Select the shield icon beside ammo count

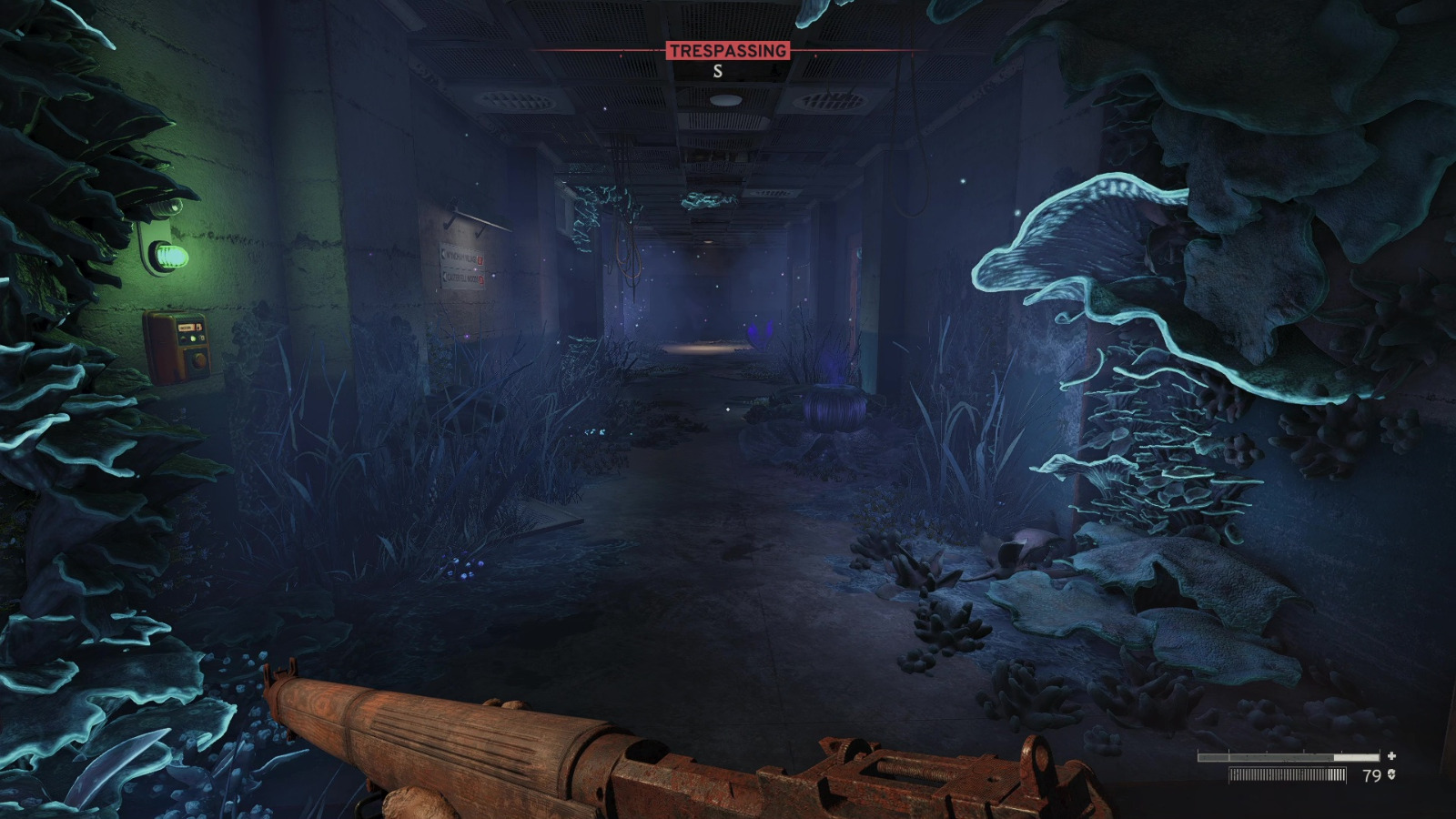point(1391,775)
